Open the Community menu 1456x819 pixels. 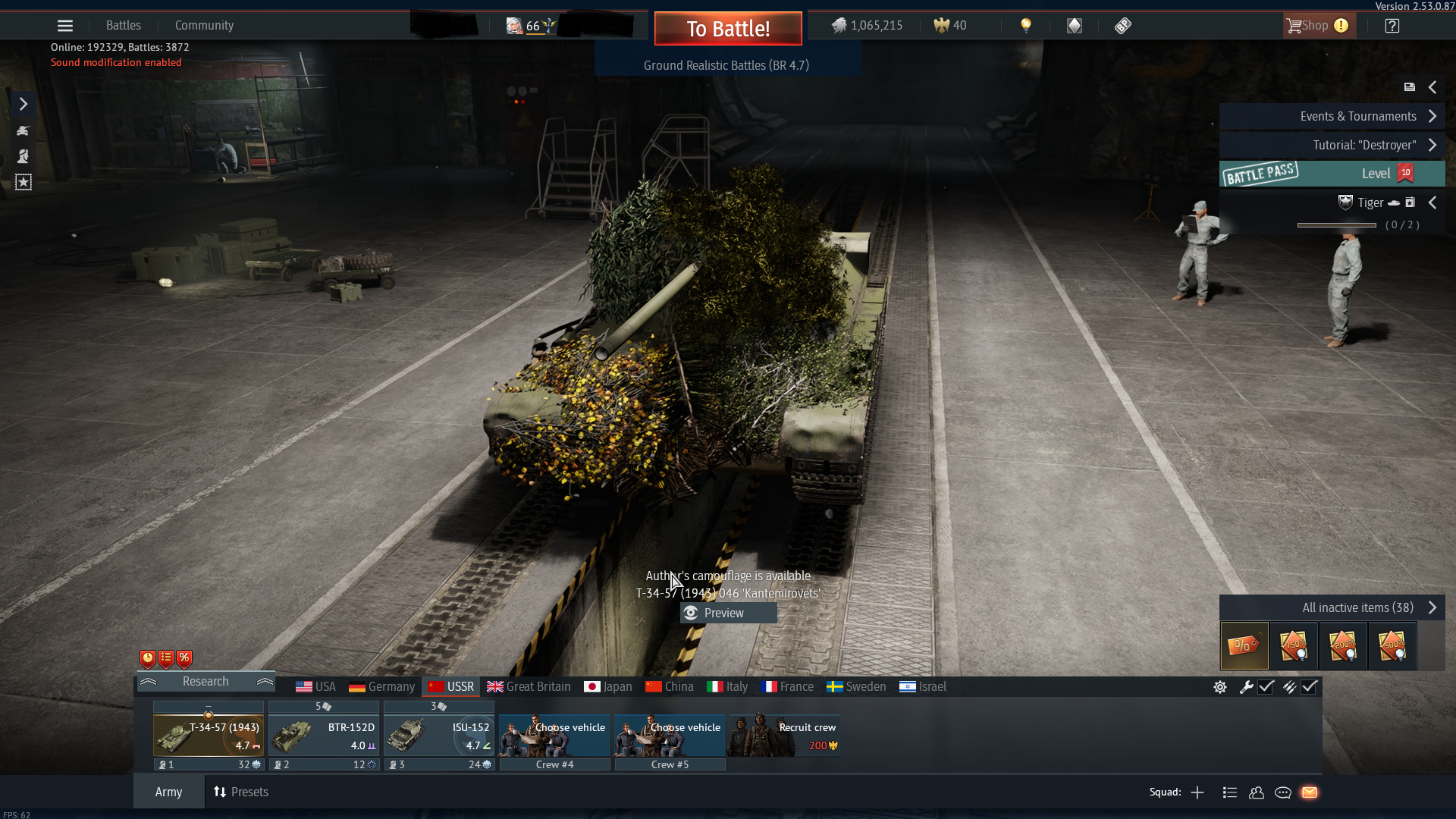click(204, 26)
